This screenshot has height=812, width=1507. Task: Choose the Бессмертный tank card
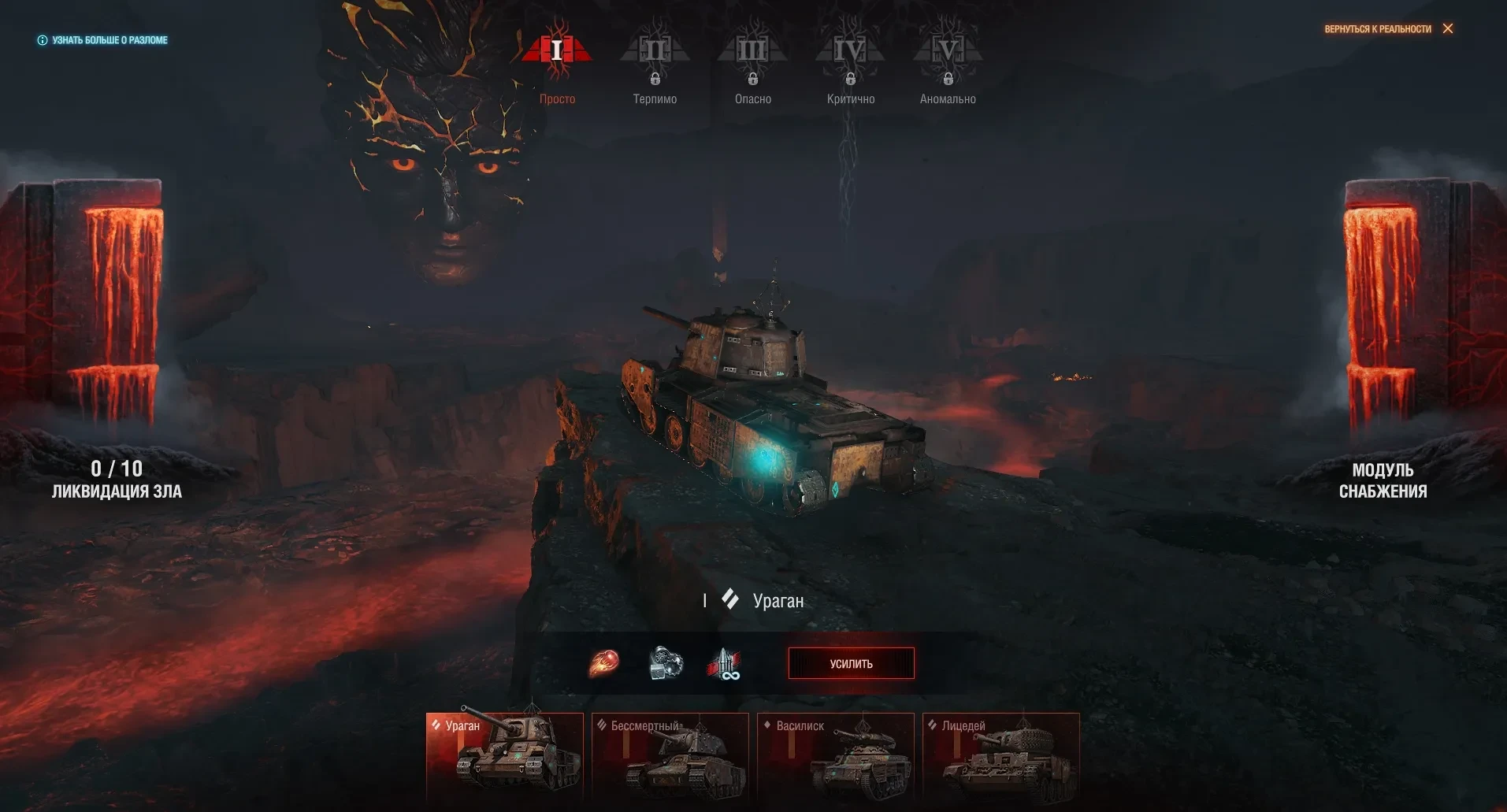pos(670,757)
